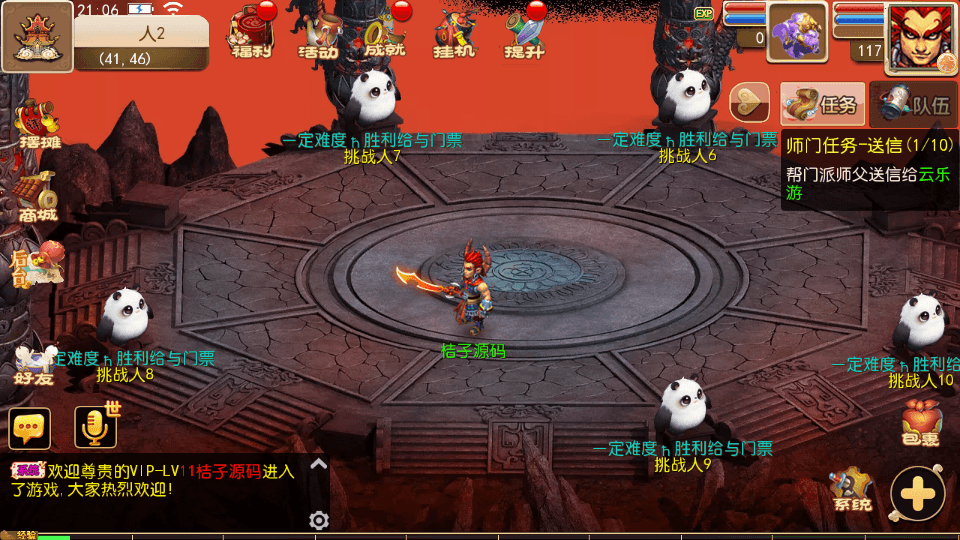Activate the 挂机 auto-battle icon
This screenshot has width=960, height=540.
454,32
